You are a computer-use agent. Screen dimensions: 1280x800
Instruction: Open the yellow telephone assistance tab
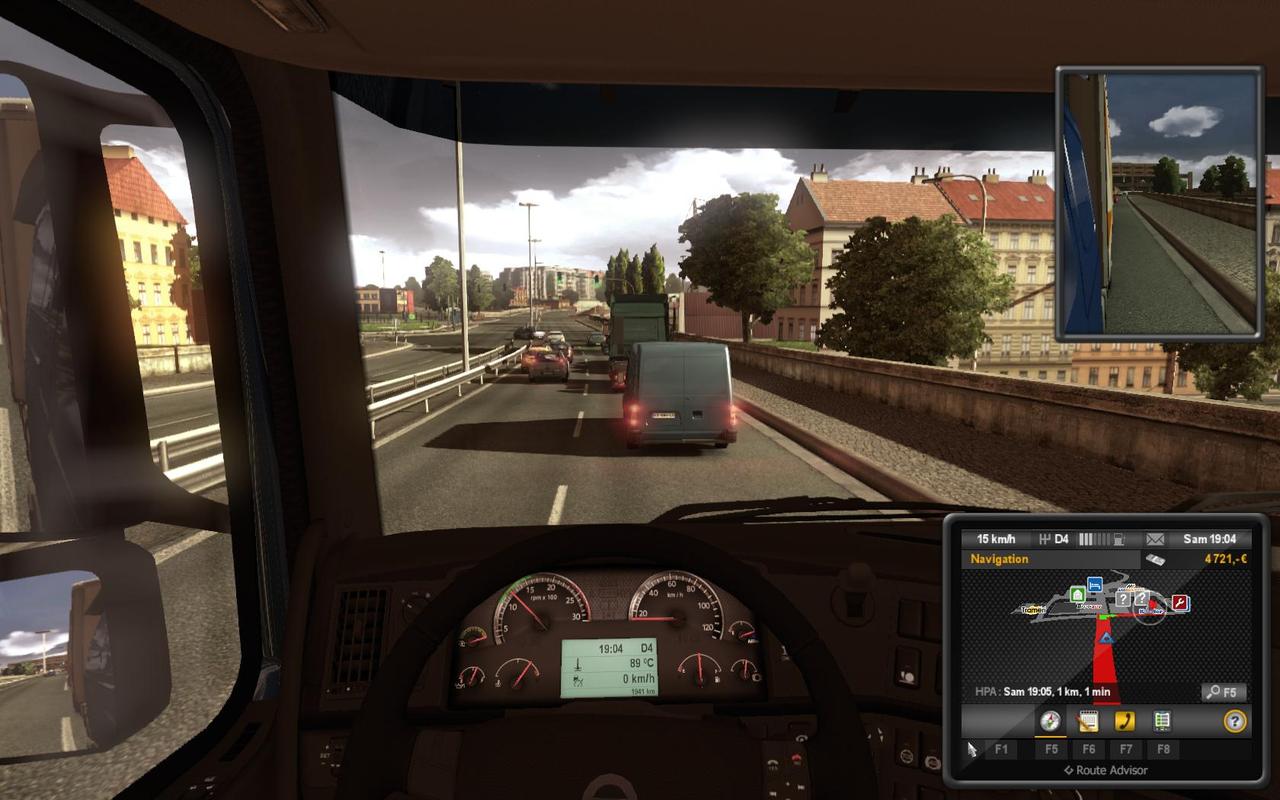click(1125, 721)
